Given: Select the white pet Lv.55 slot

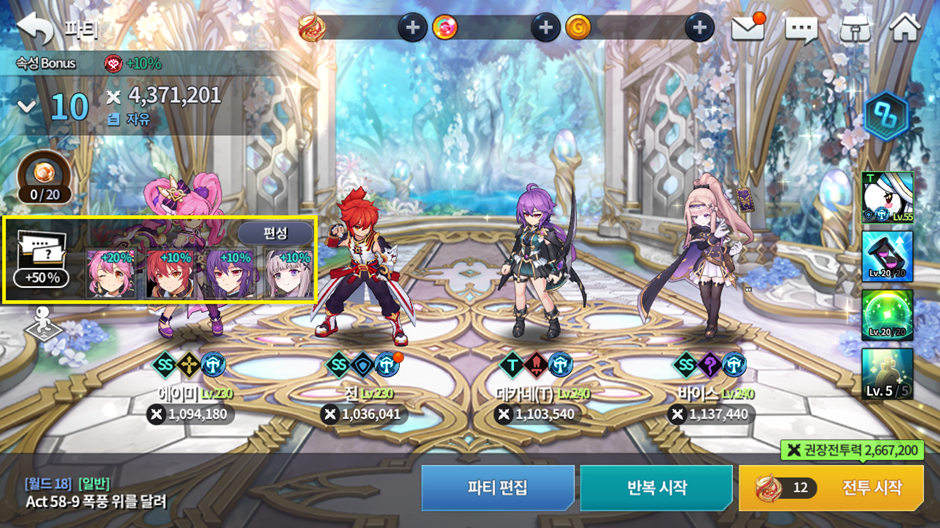Looking at the screenshot, I should (x=887, y=198).
